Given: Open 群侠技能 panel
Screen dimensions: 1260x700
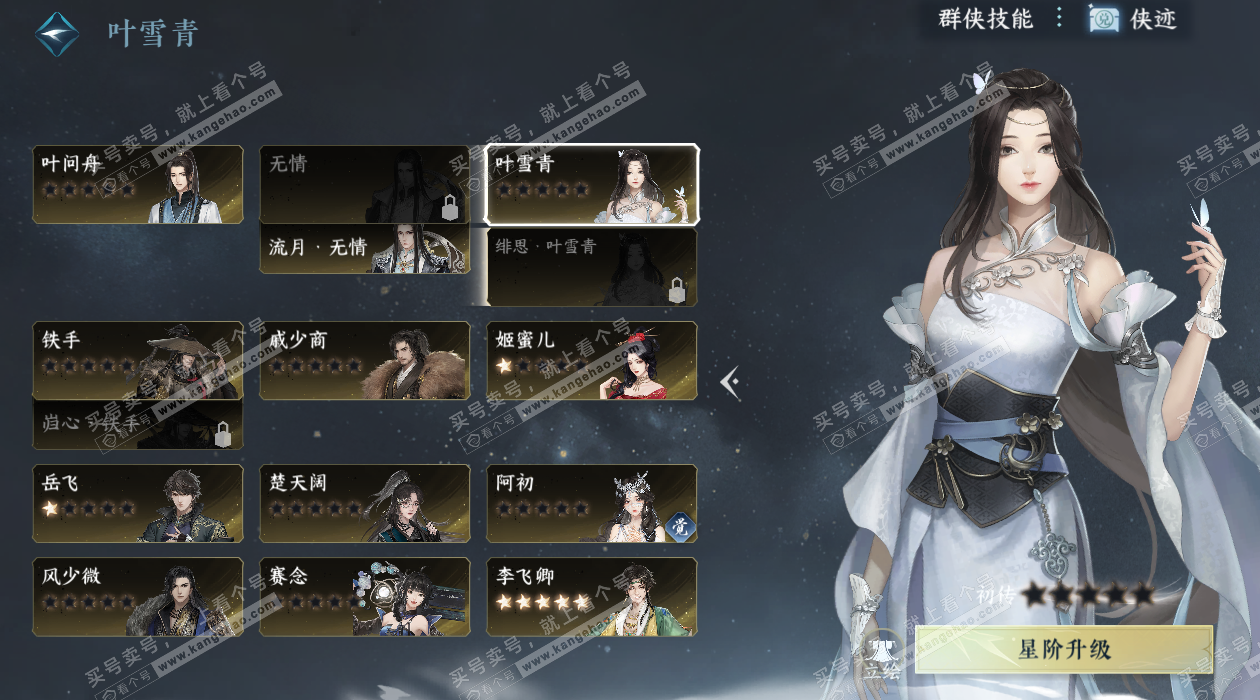Looking at the screenshot, I should [x=985, y=18].
